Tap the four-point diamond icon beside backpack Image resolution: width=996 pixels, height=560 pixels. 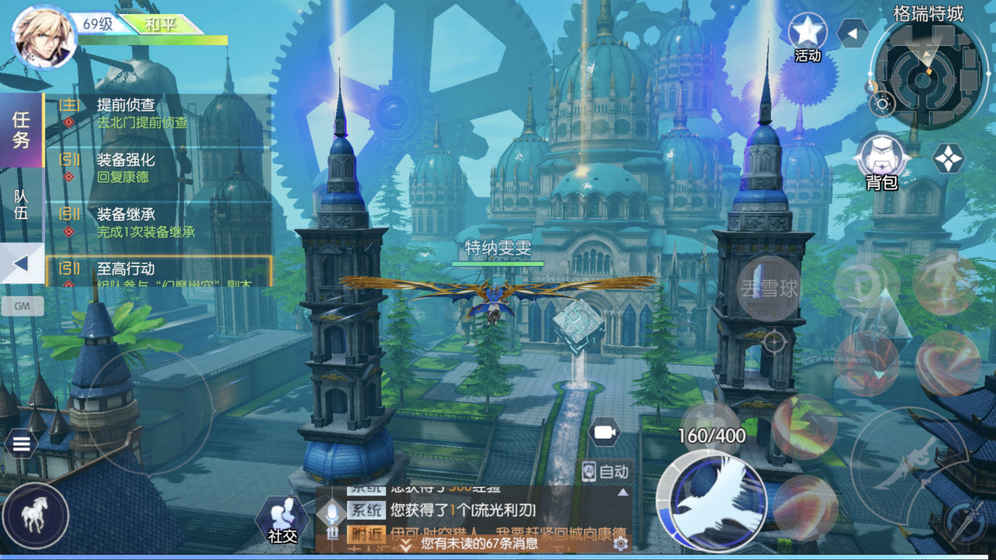[x=947, y=158]
